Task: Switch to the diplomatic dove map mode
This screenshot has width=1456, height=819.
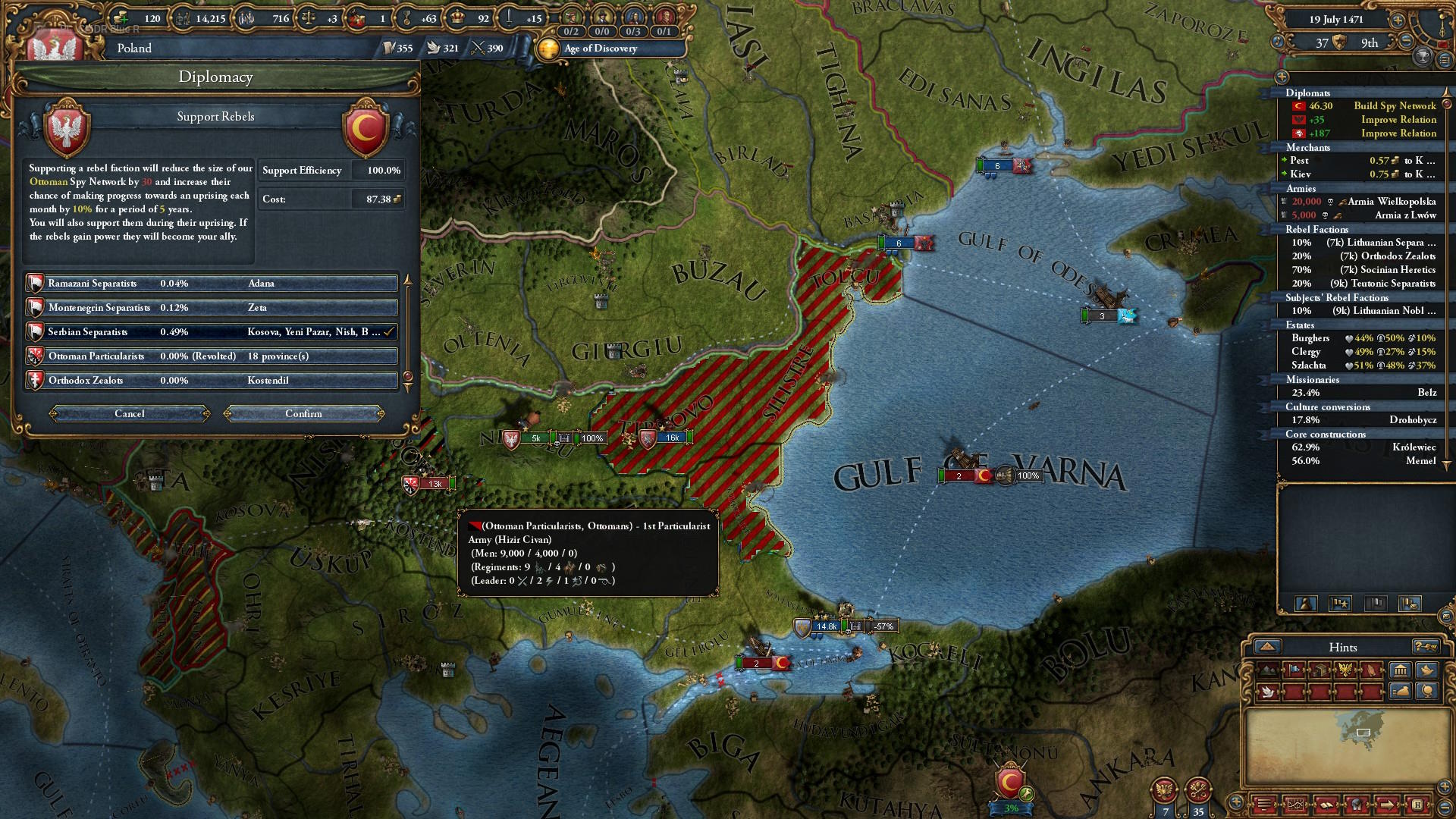Action: tap(1267, 692)
